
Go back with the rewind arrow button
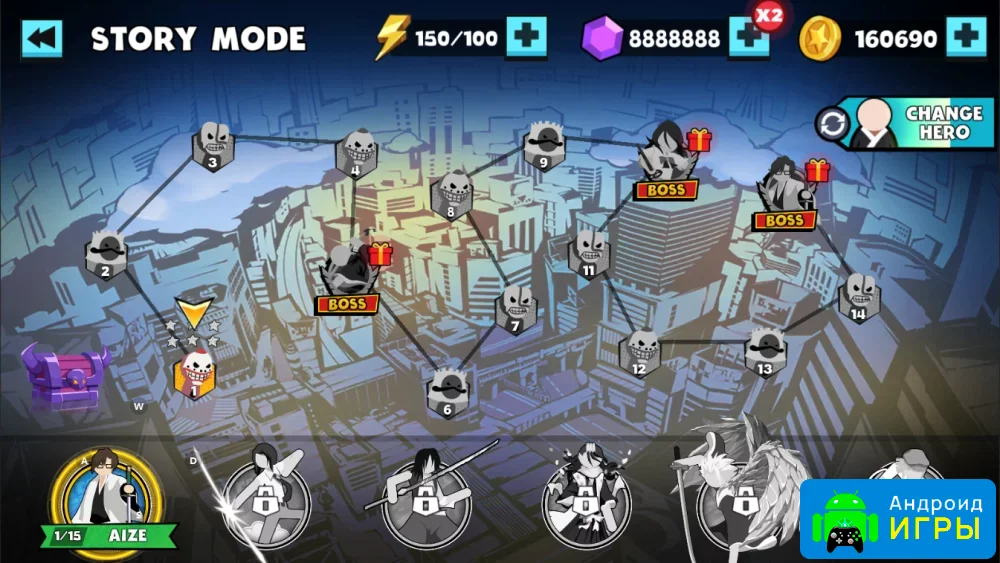click(42, 39)
